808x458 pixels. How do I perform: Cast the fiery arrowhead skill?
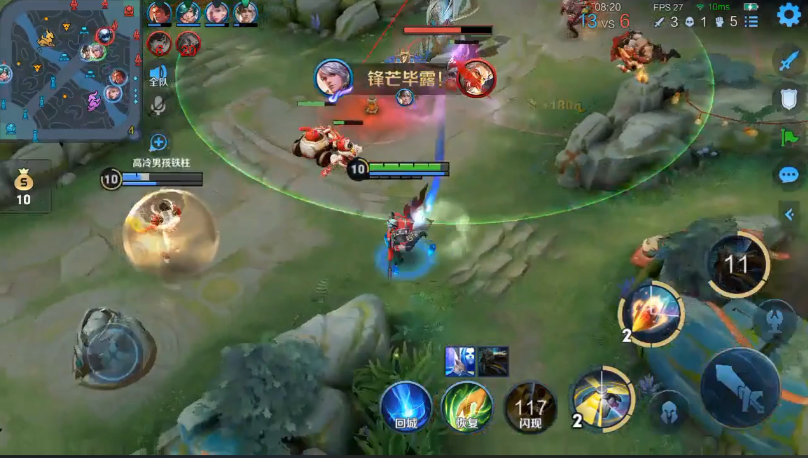click(651, 313)
